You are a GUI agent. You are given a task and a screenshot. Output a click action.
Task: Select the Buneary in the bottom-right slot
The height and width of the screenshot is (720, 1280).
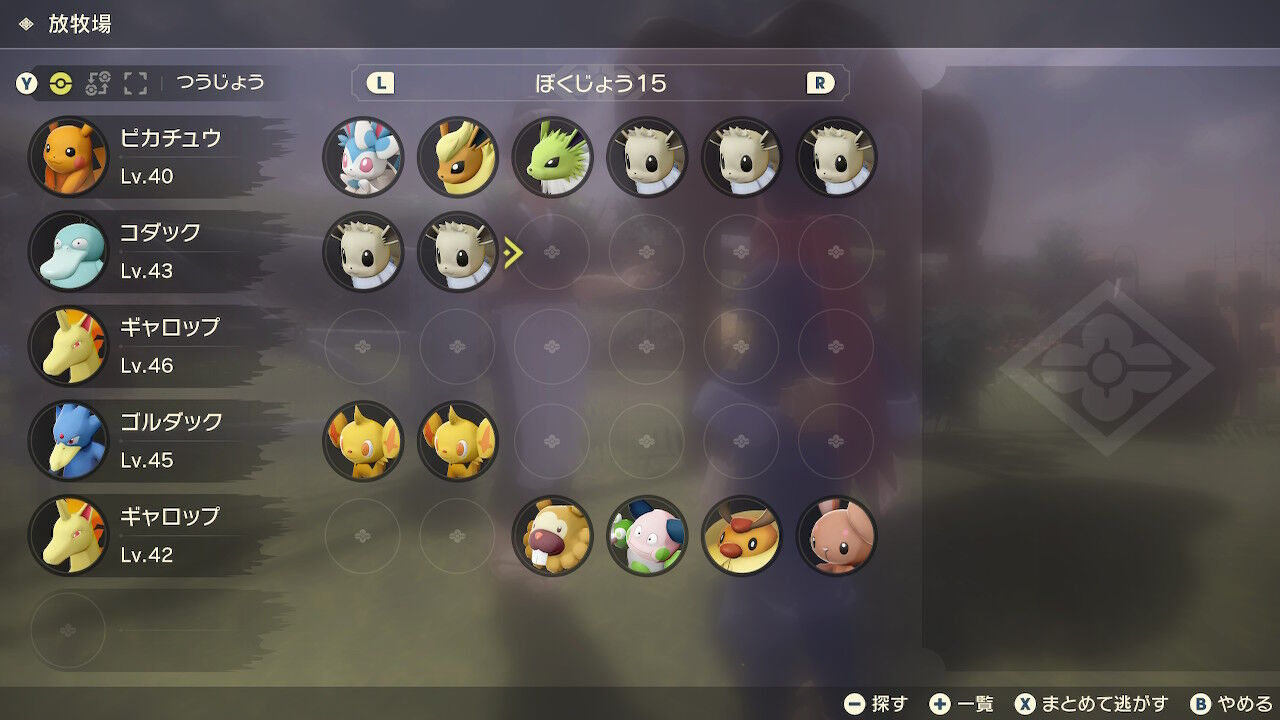836,536
